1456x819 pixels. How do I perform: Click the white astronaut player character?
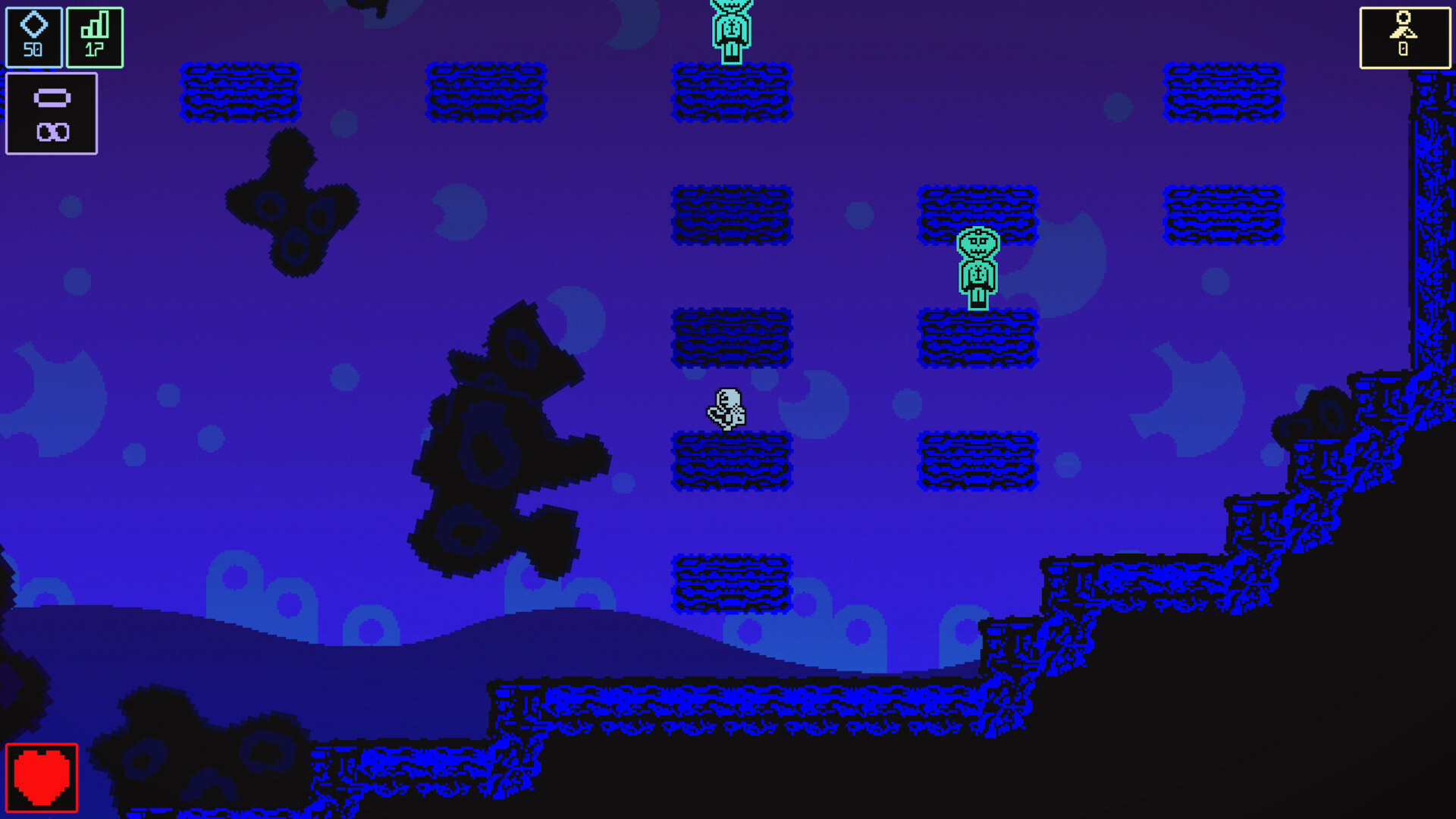(726, 406)
